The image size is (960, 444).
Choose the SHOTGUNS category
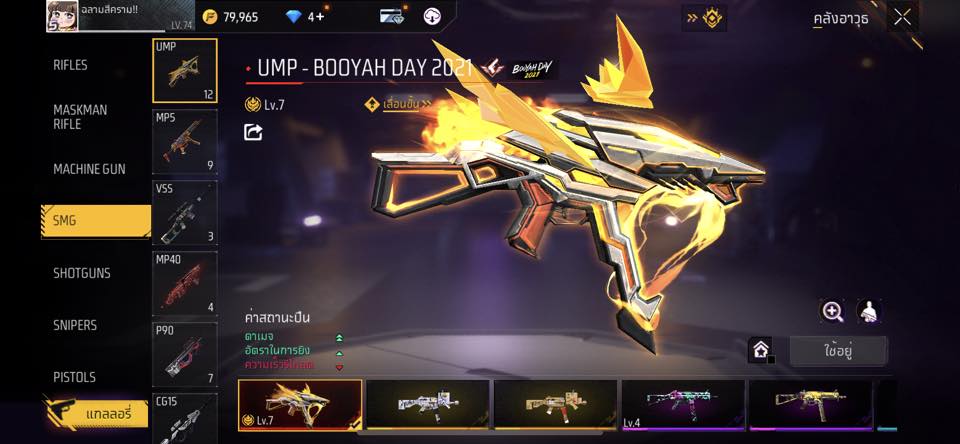(x=82, y=273)
